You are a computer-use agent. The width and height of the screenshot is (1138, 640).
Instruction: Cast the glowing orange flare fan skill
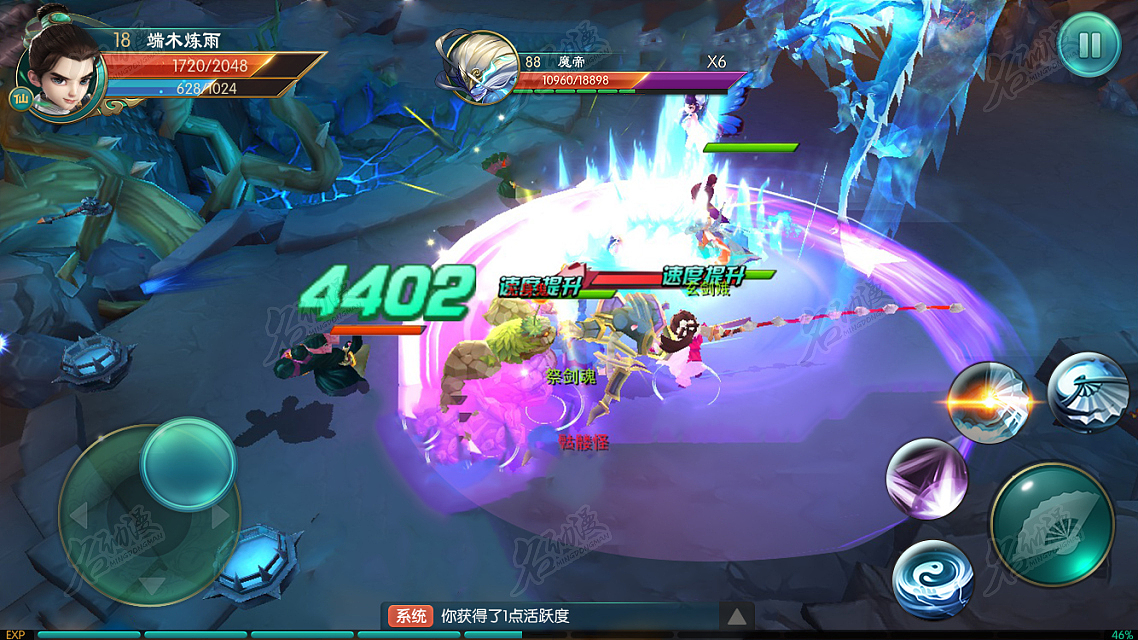pos(989,402)
